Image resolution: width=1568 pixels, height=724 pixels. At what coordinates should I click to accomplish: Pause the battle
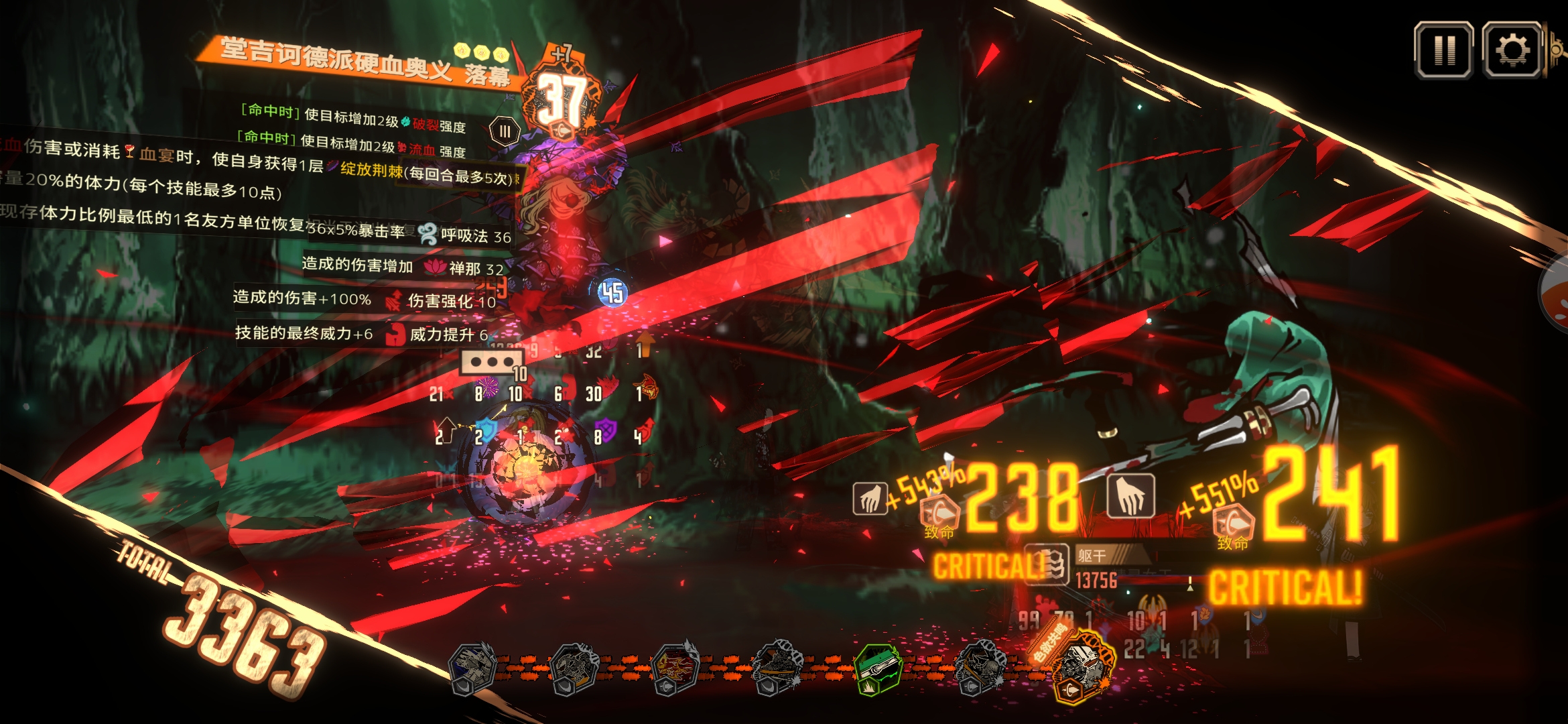tap(1443, 50)
